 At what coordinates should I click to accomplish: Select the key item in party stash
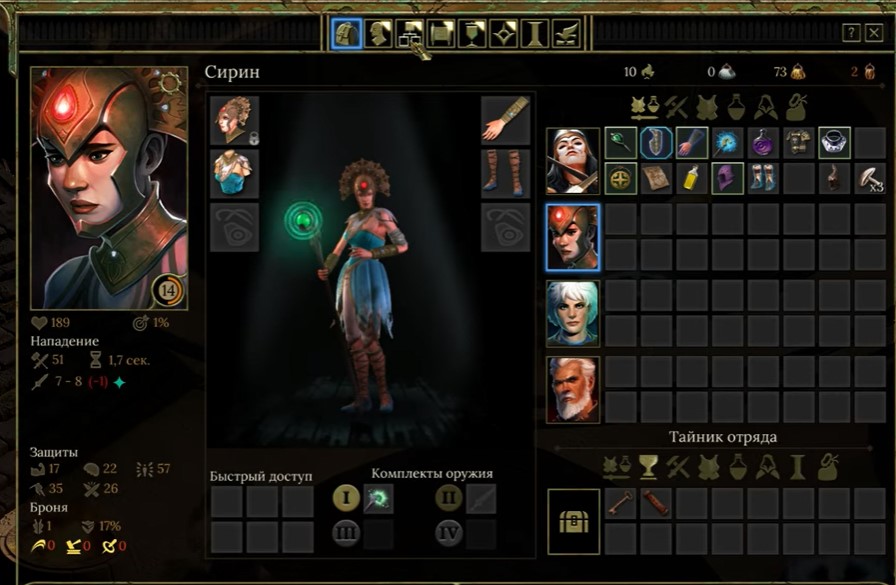pyautogui.click(x=621, y=503)
